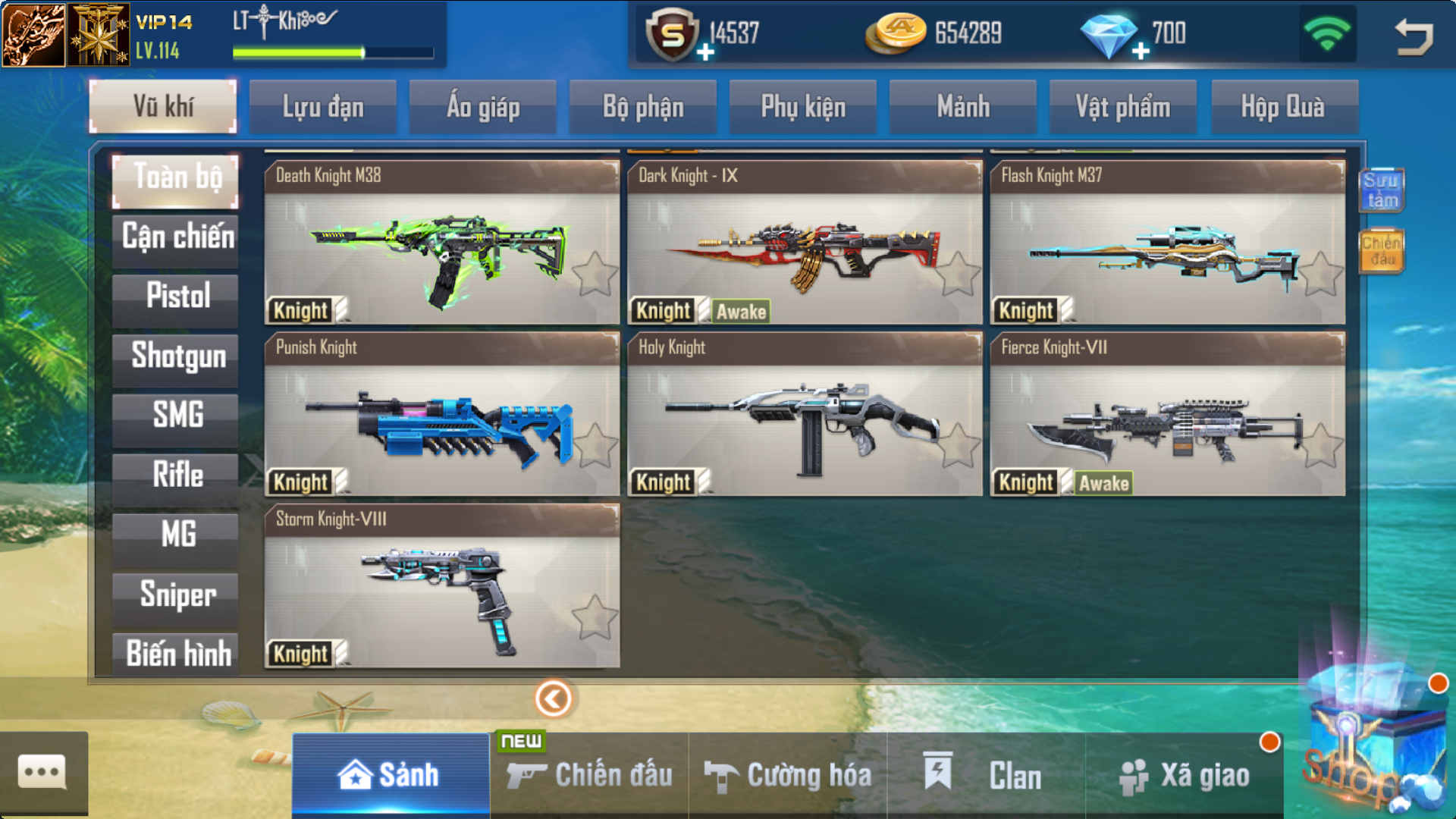Add more diamonds with plus icon
1456x819 pixels.
coord(1141,51)
